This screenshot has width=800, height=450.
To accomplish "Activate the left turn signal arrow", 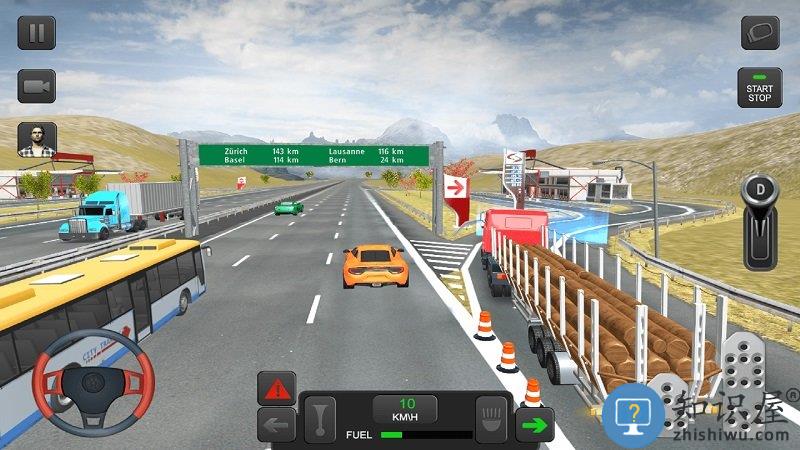I will 276,424.
